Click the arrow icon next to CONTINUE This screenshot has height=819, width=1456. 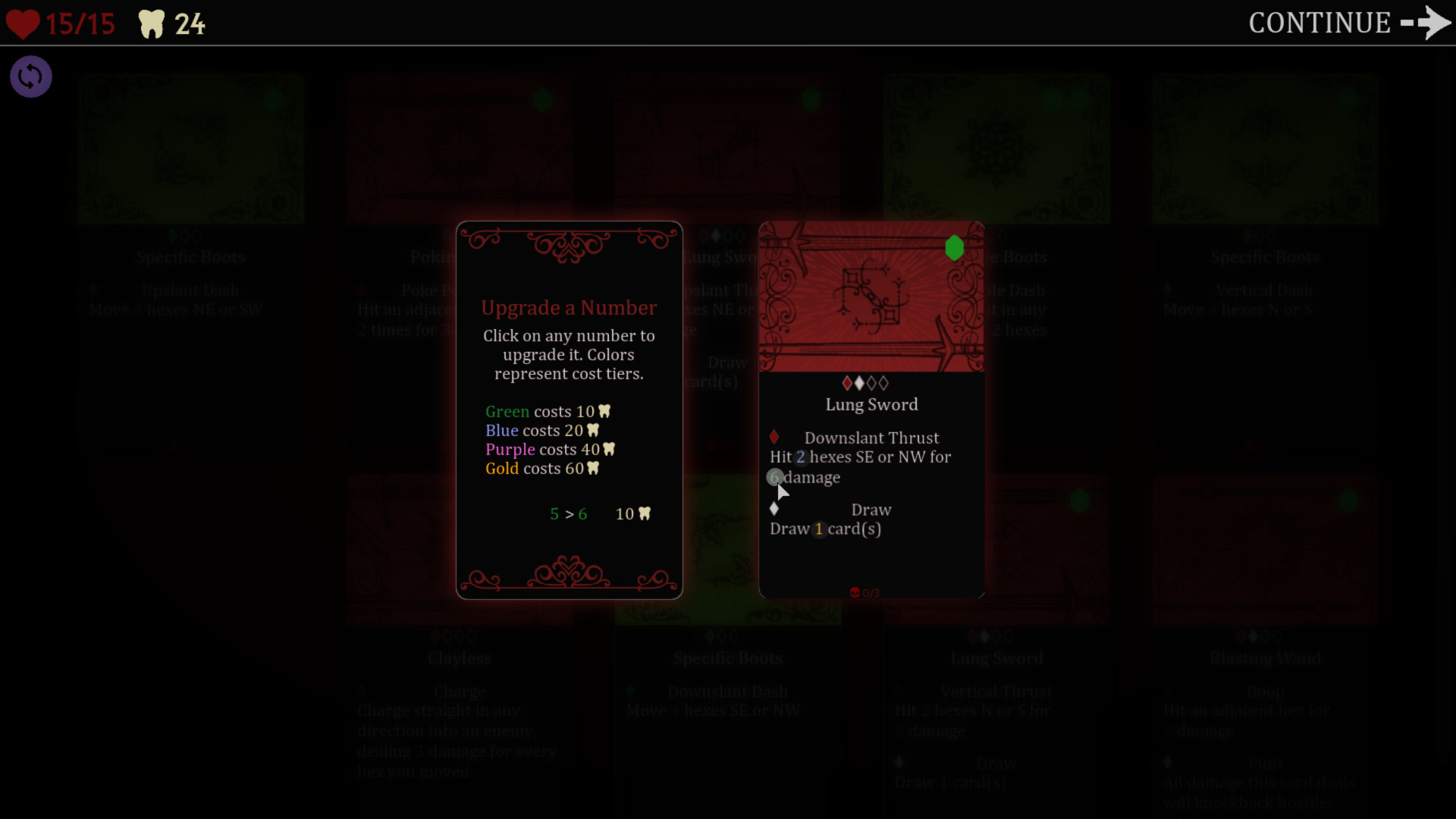(1426, 24)
